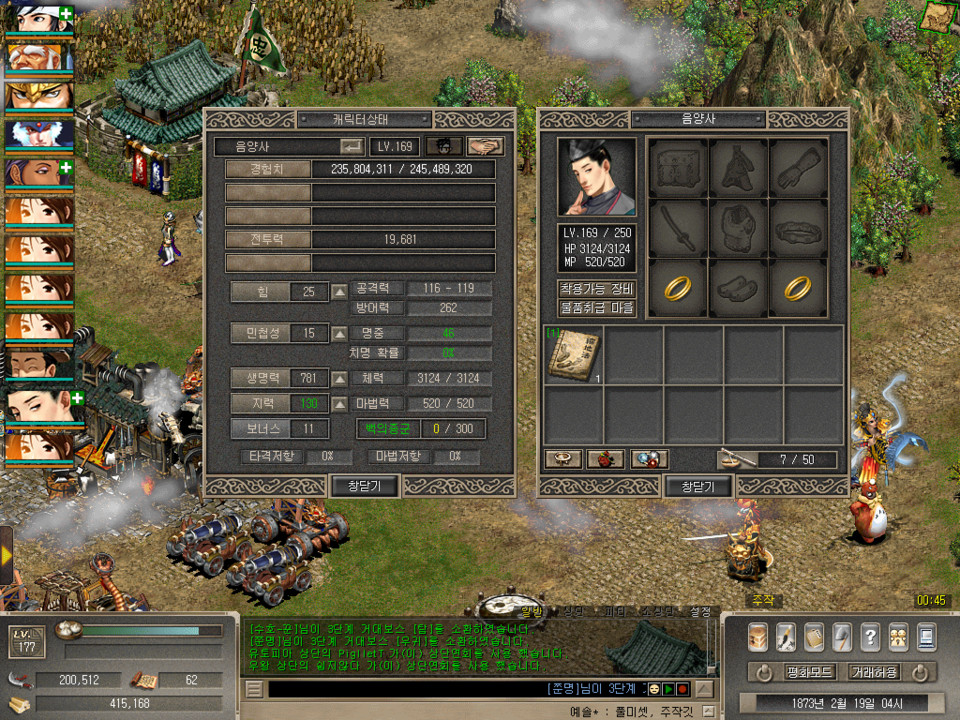Close the inventory equipment window
The height and width of the screenshot is (720, 960).
click(x=698, y=487)
